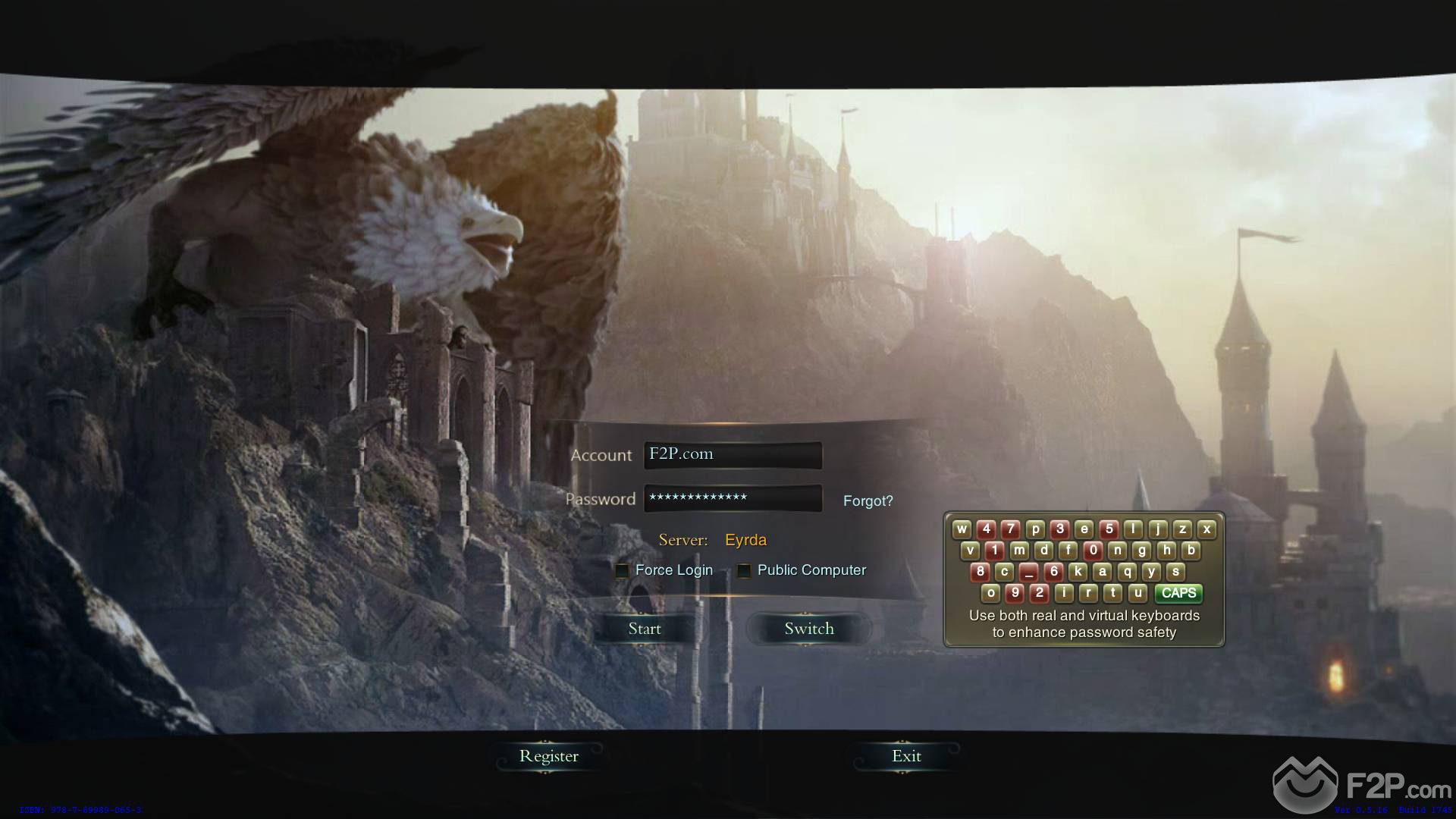
Task: Select the 's' virtual keyboard key
Action: tap(1175, 572)
